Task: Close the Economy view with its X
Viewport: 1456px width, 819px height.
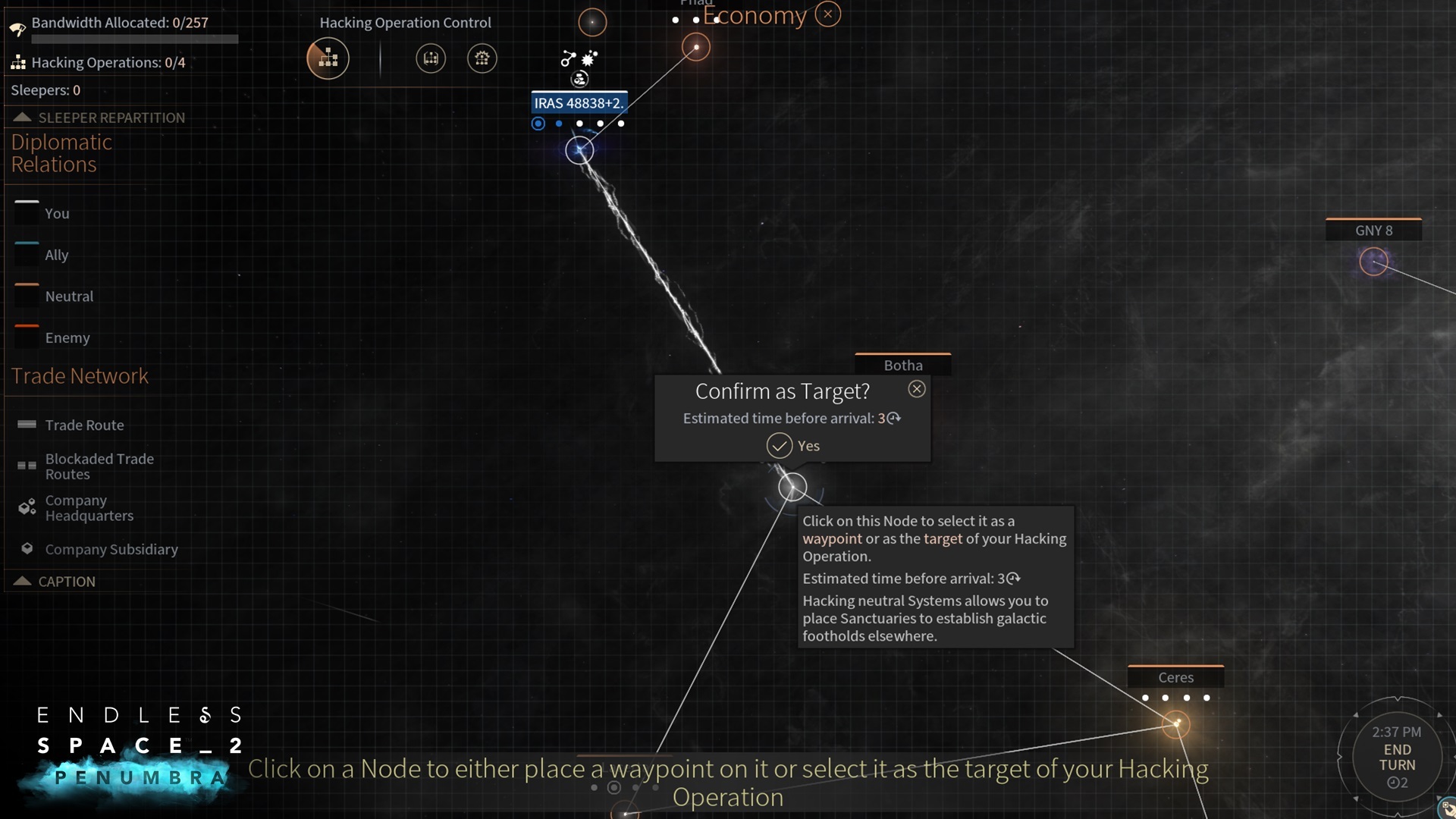Action: pyautogui.click(x=827, y=14)
